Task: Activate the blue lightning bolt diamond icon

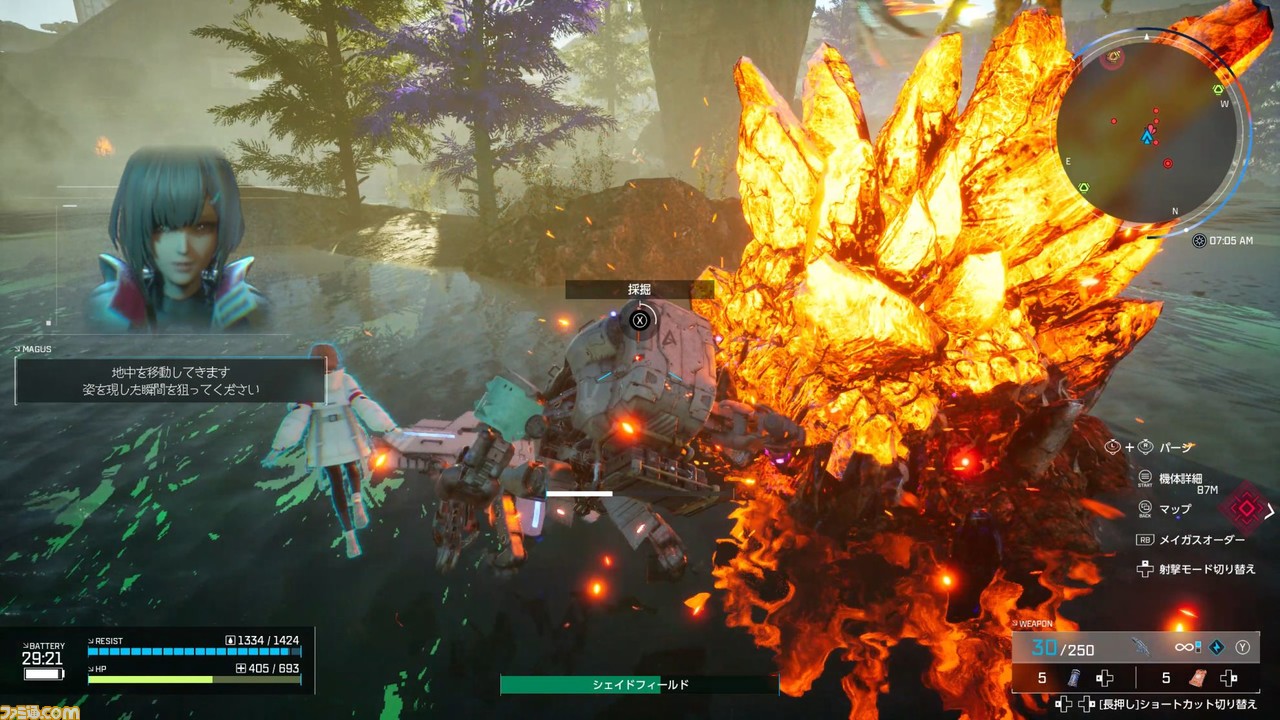Action: (x=1217, y=647)
